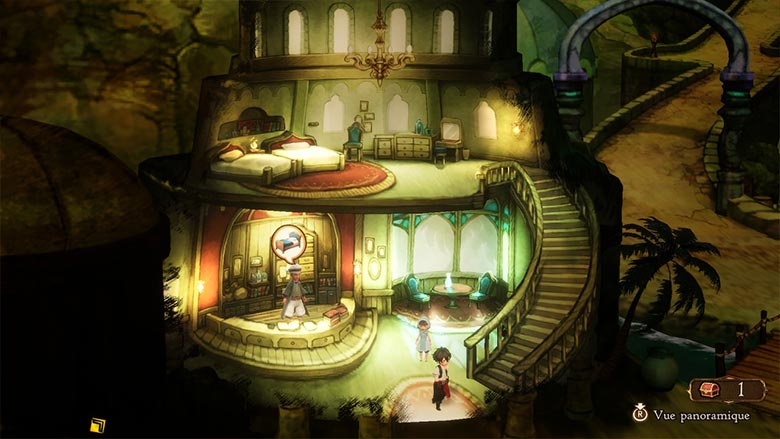Click the small yellow square watermark icon

click(98, 425)
